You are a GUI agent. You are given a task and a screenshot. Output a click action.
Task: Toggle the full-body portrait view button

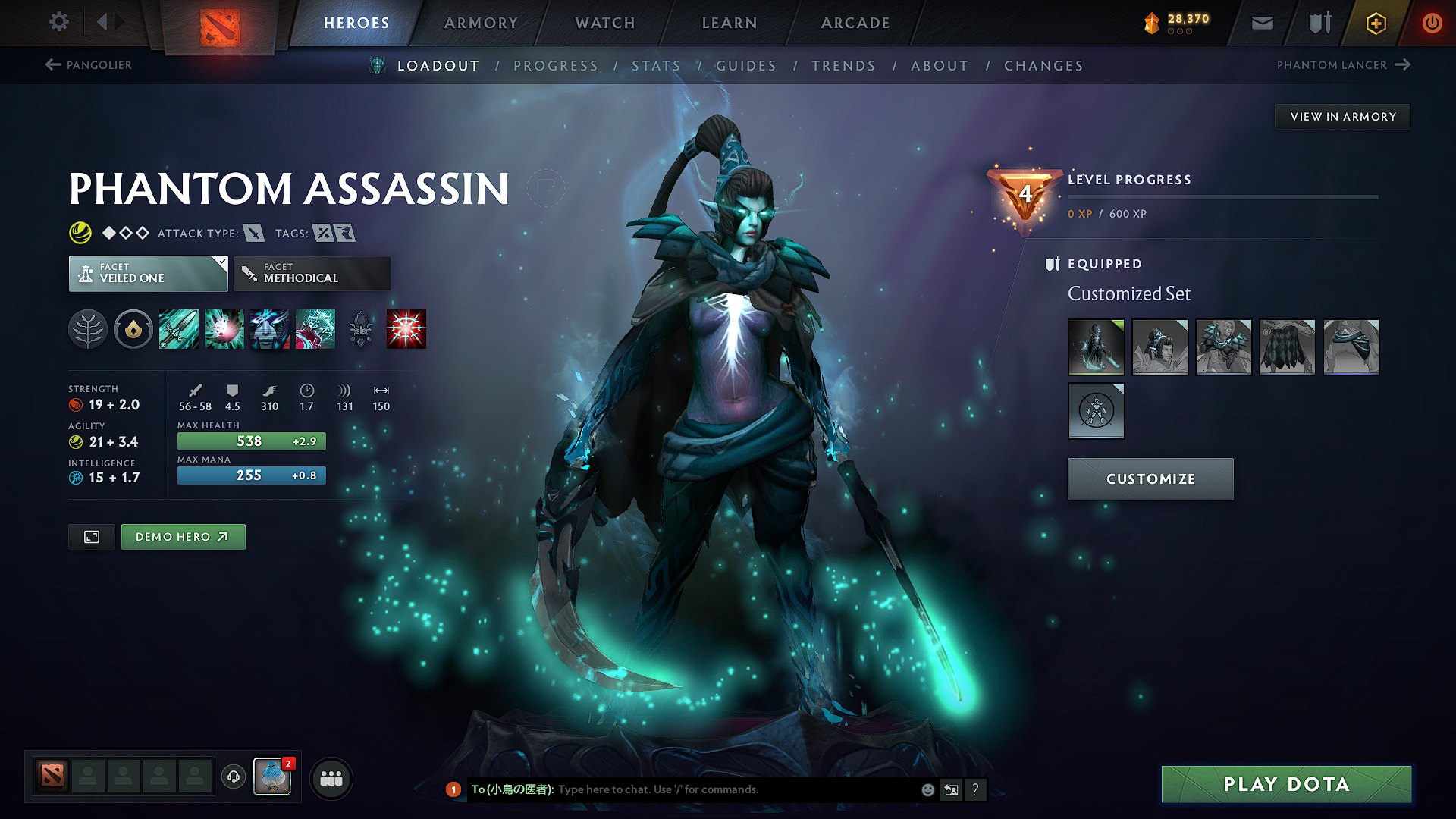pyautogui.click(x=91, y=536)
